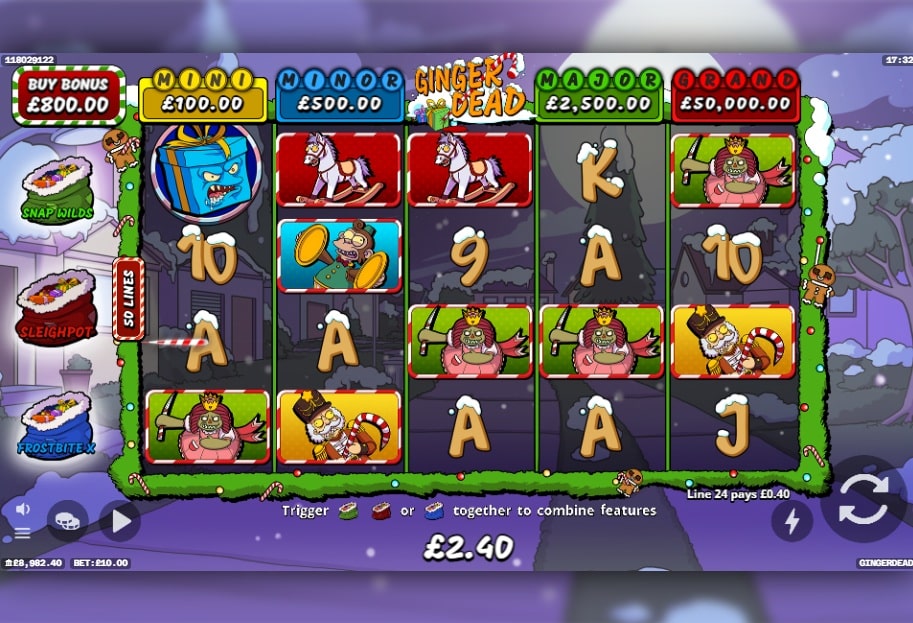Spin the reels with the circular arrows button
This screenshot has height=623, width=913.
pyautogui.click(x=862, y=499)
